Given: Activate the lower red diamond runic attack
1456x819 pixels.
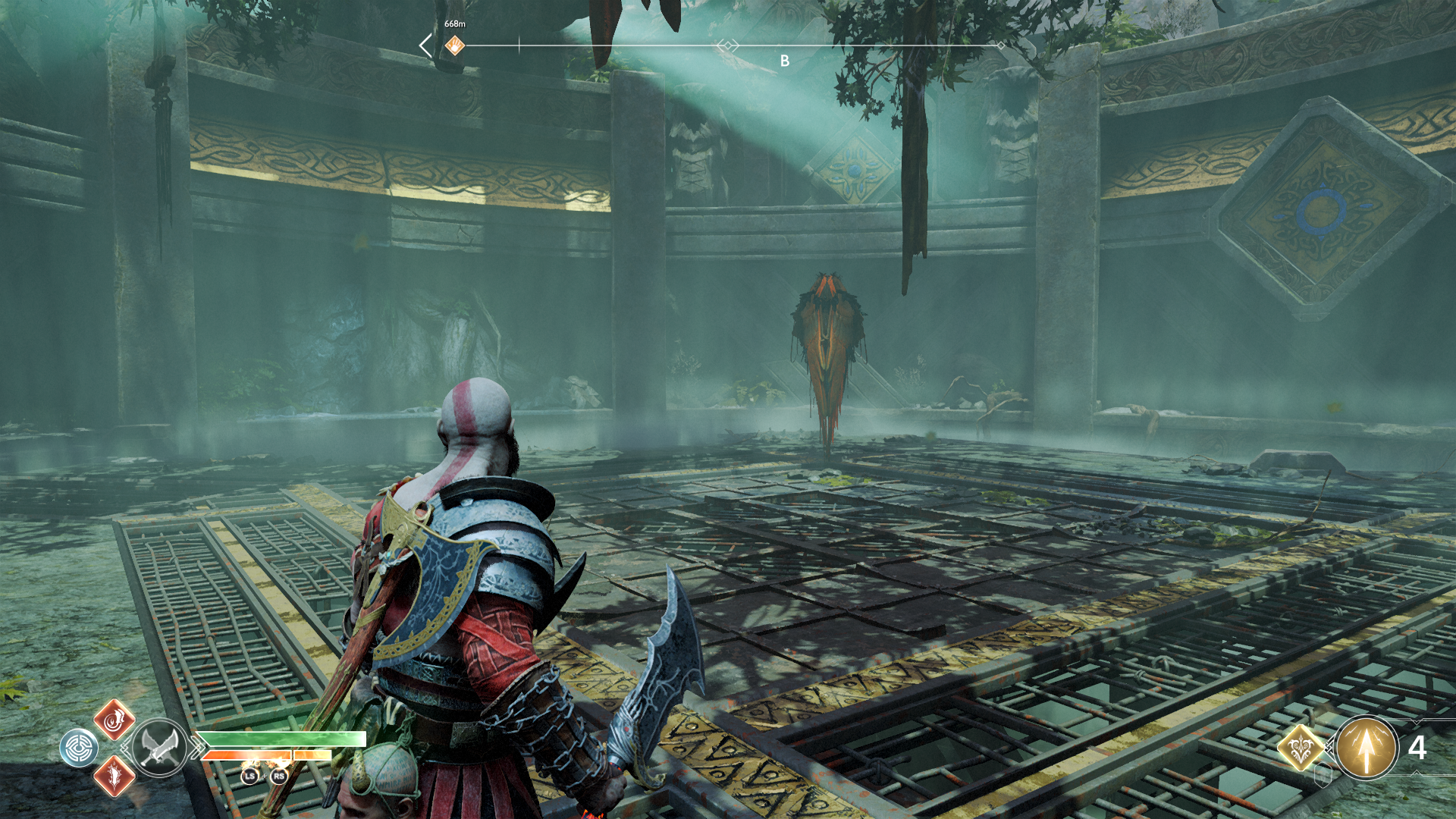Looking at the screenshot, I should click(114, 776).
